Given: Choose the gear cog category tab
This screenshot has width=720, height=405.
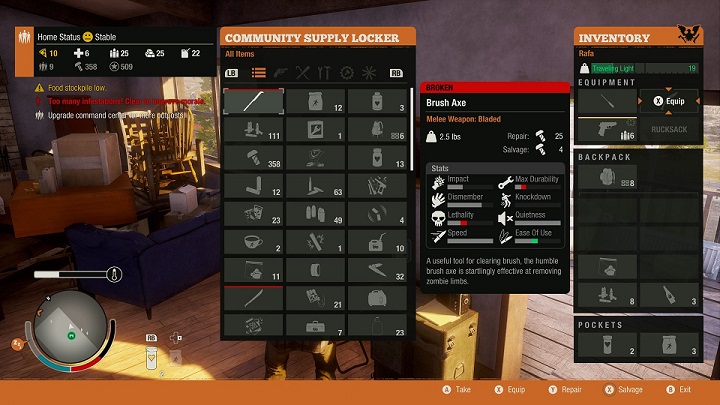Looking at the screenshot, I should click(x=347, y=73).
